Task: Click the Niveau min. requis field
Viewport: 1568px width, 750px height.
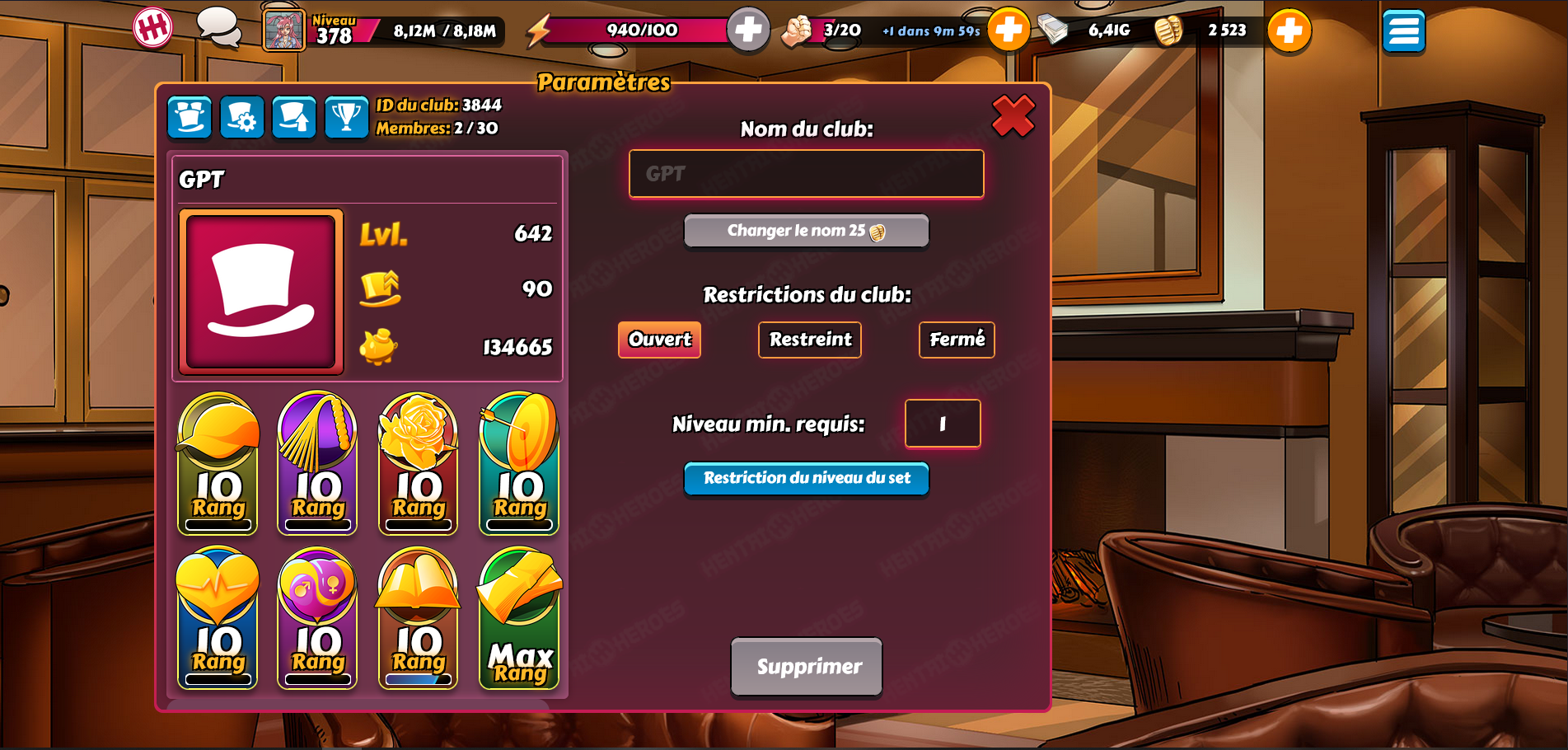Action: coord(942,424)
